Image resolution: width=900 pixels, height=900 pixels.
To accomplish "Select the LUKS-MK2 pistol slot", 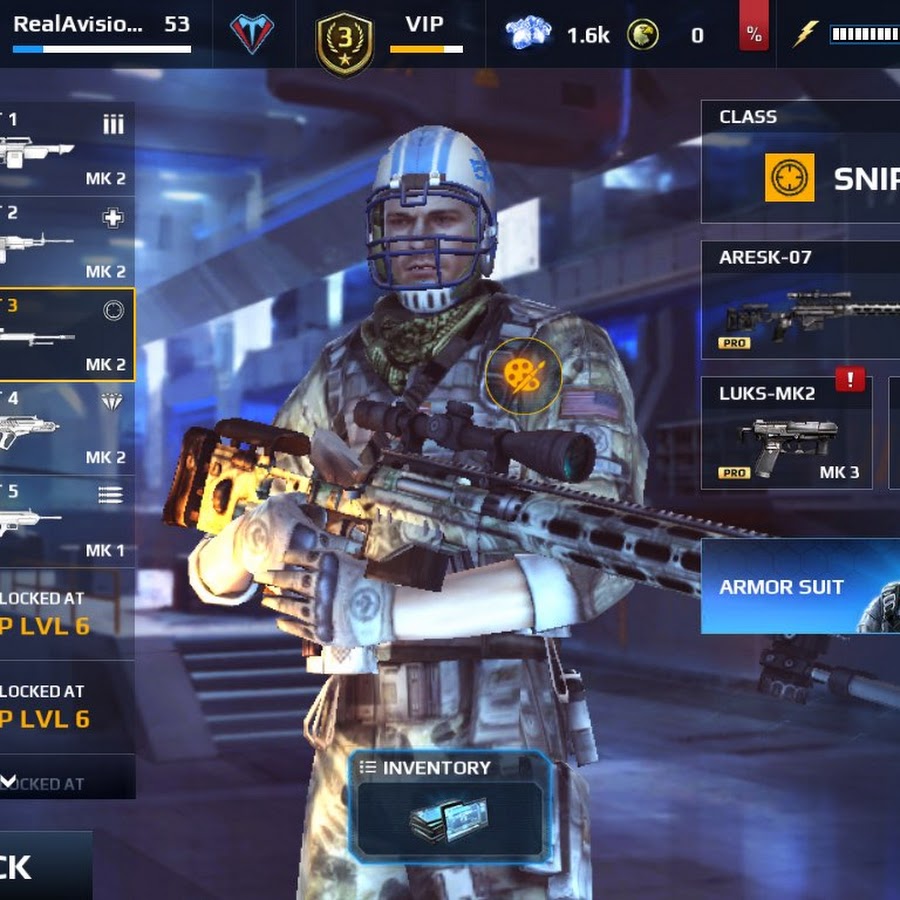I will click(x=785, y=433).
